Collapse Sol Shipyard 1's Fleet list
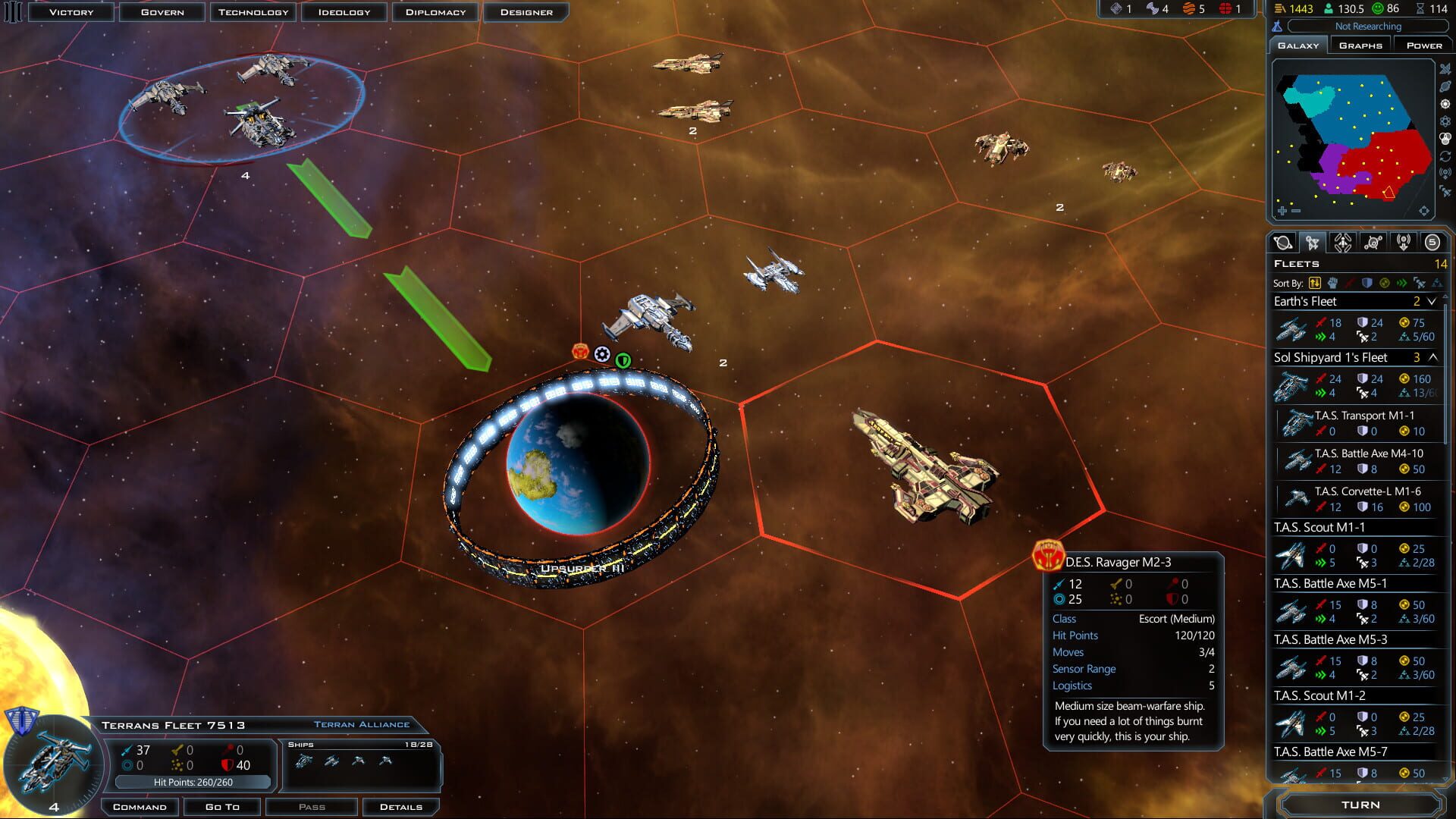This screenshot has height=819, width=1456. click(1432, 357)
